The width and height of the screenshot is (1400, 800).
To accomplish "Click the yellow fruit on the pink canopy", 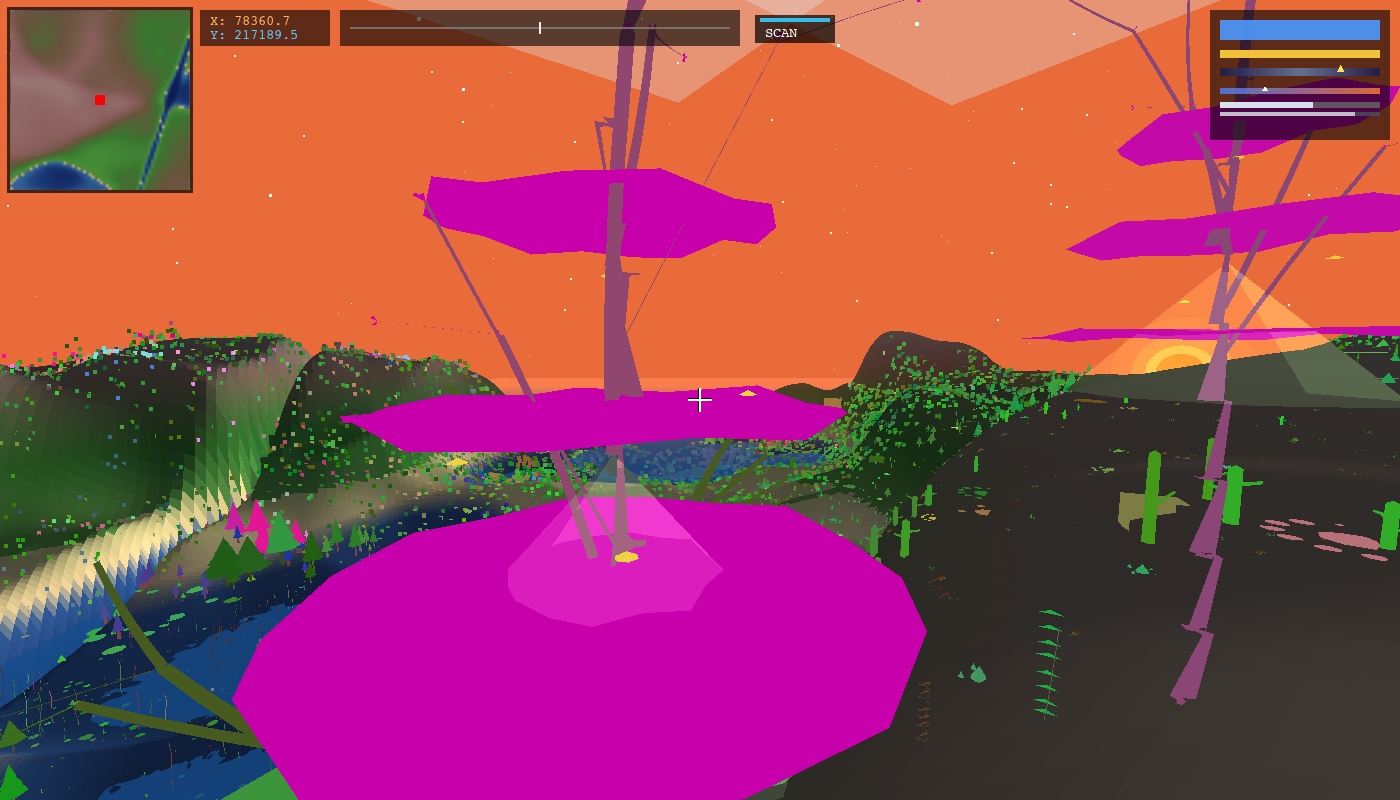I will (x=748, y=392).
